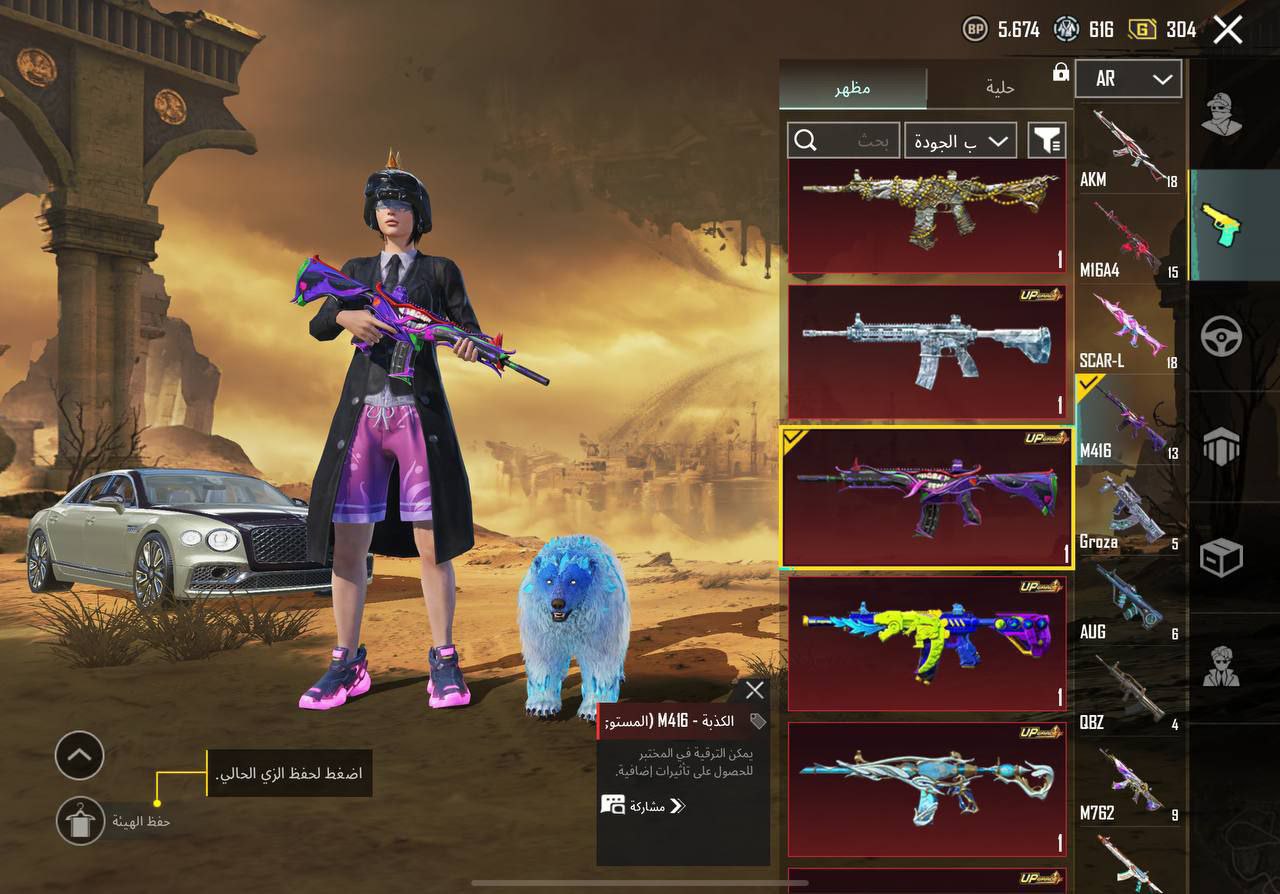Image resolution: width=1280 pixels, height=894 pixels.
Task: Select the SCAR-L weapon entry
Action: [1128, 330]
